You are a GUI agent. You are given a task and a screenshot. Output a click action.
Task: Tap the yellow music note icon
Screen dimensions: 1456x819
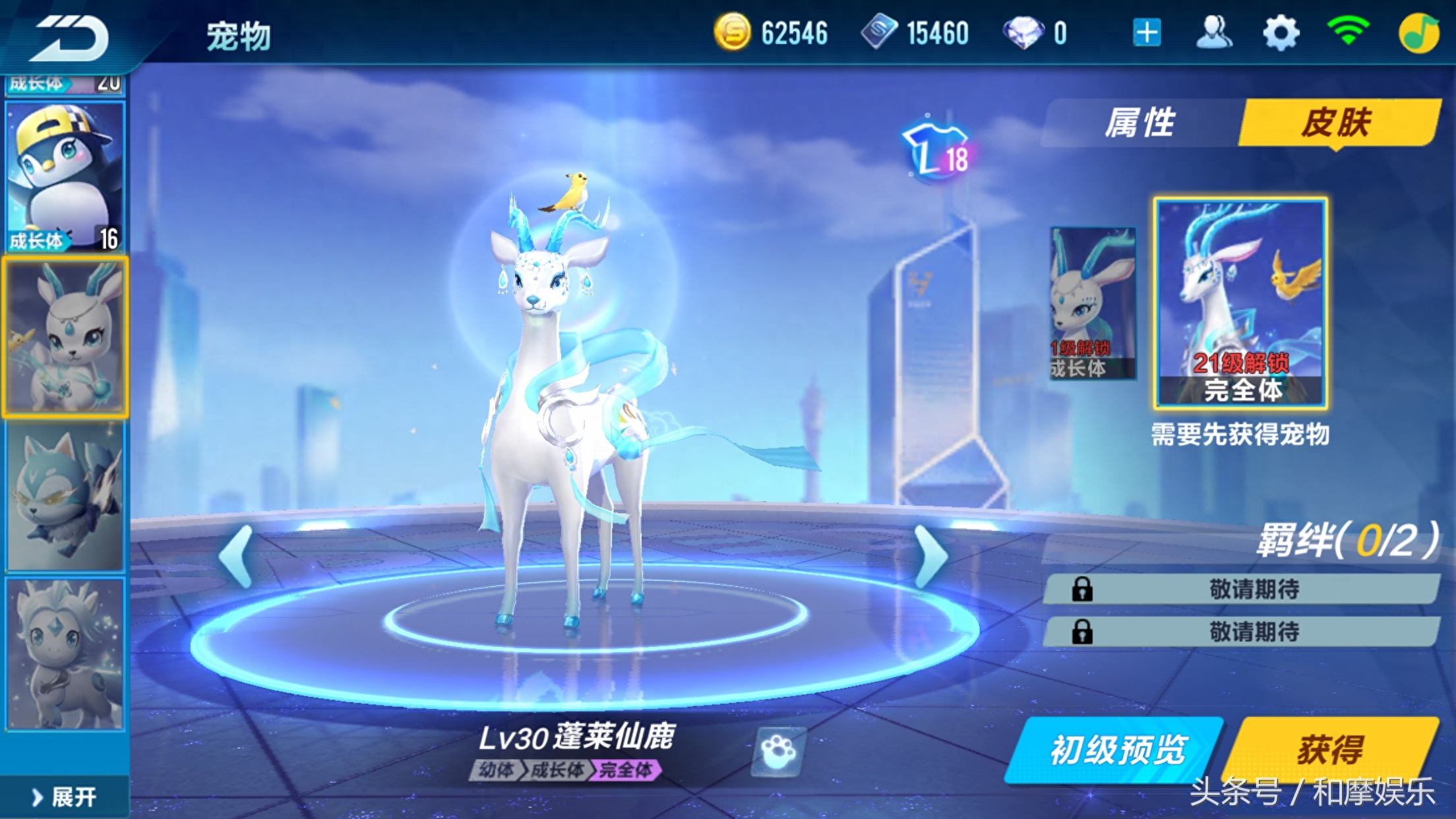1419,33
